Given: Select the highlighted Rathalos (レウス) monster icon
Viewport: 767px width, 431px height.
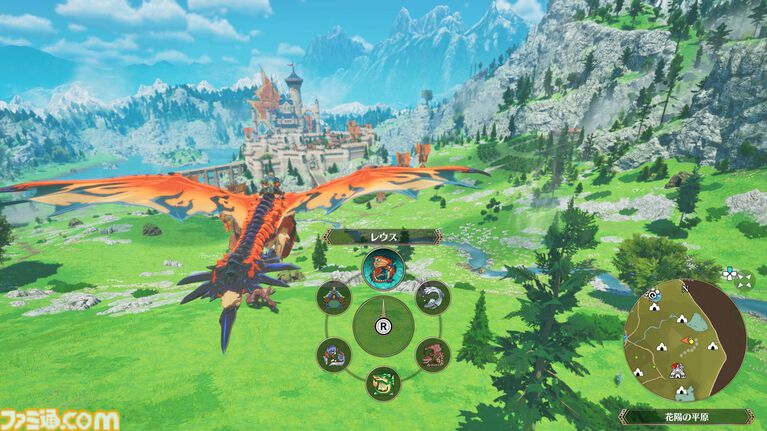Looking at the screenshot, I should pyautogui.click(x=382, y=268).
